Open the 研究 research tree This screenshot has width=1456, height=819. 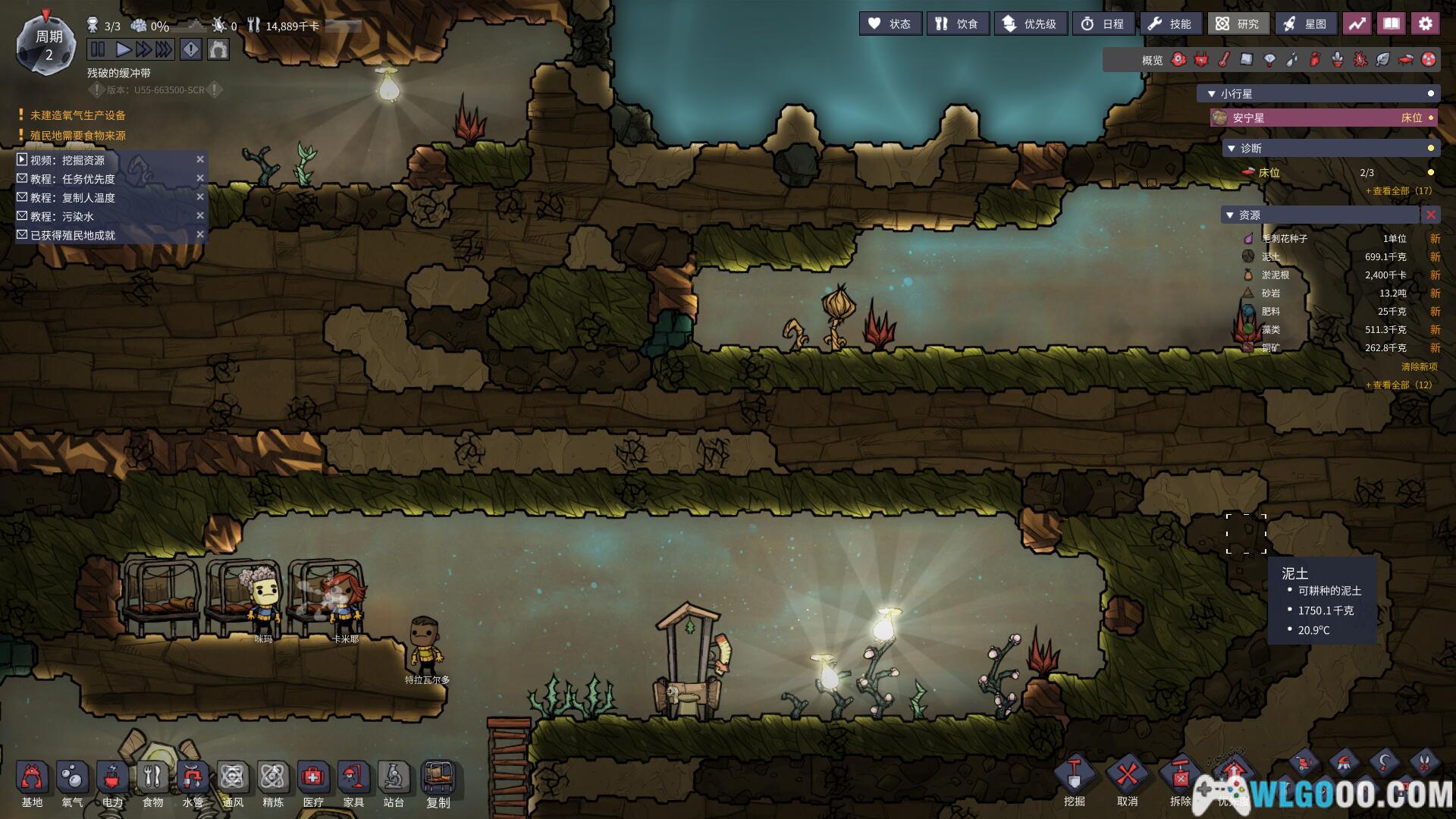pyautogui.click(x=1238, y=24)
